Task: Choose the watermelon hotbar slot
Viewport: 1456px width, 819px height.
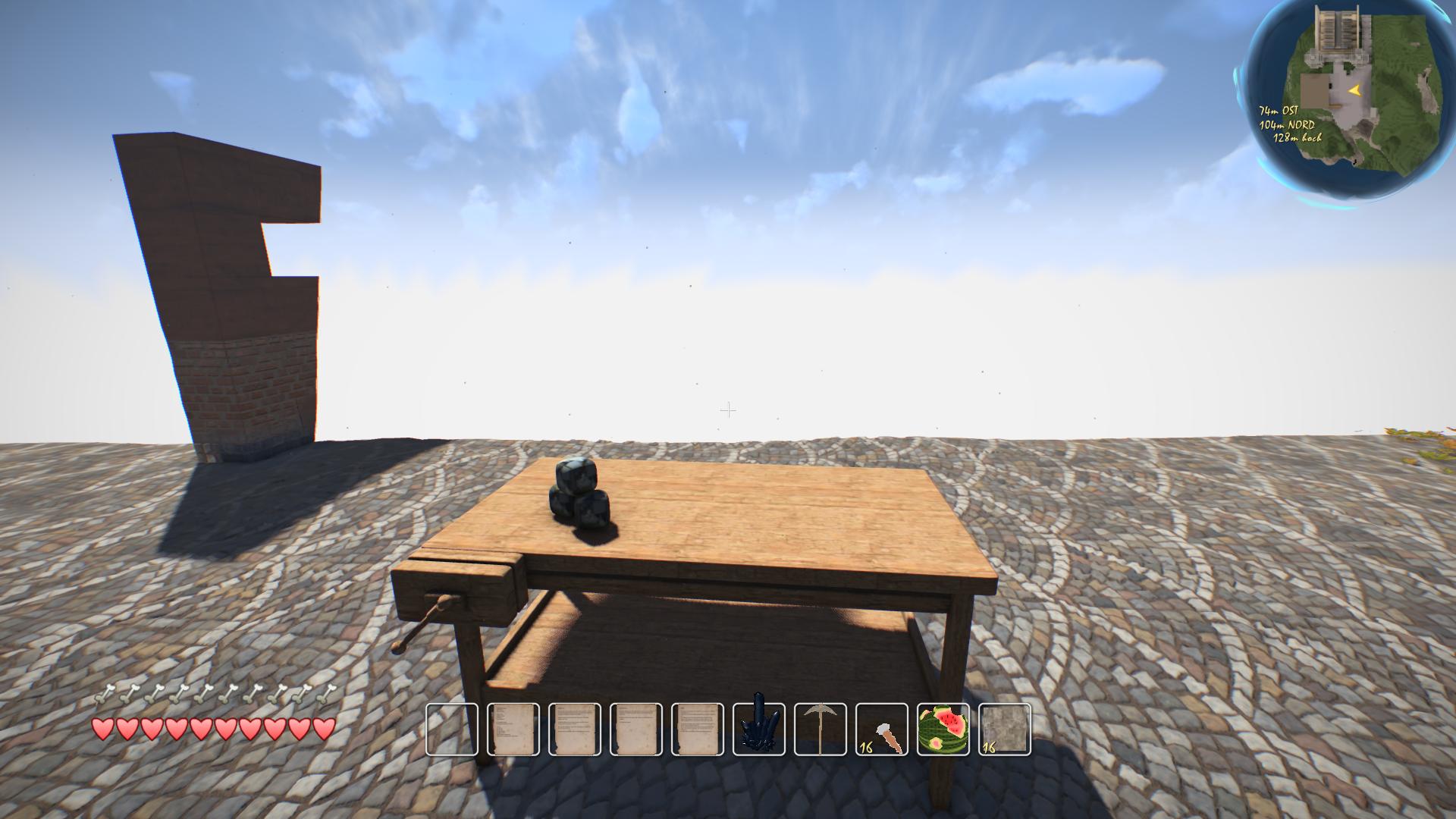Action: [943, 729]
